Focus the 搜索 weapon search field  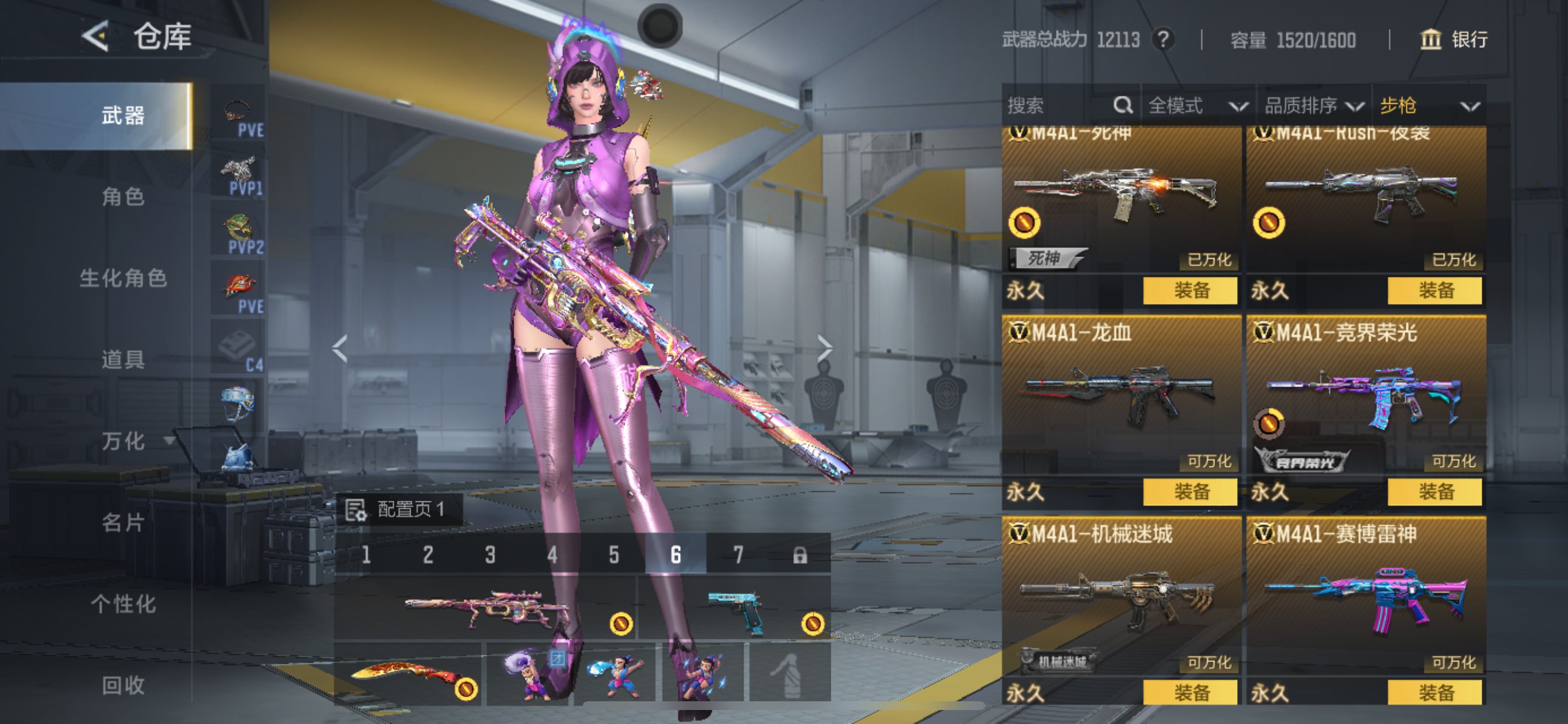point(1059,106)
